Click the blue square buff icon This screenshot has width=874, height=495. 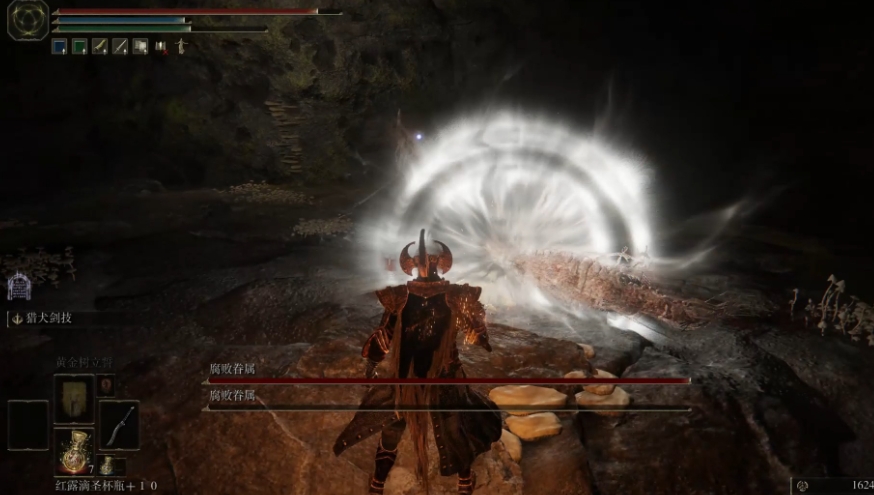click(59, 46)
